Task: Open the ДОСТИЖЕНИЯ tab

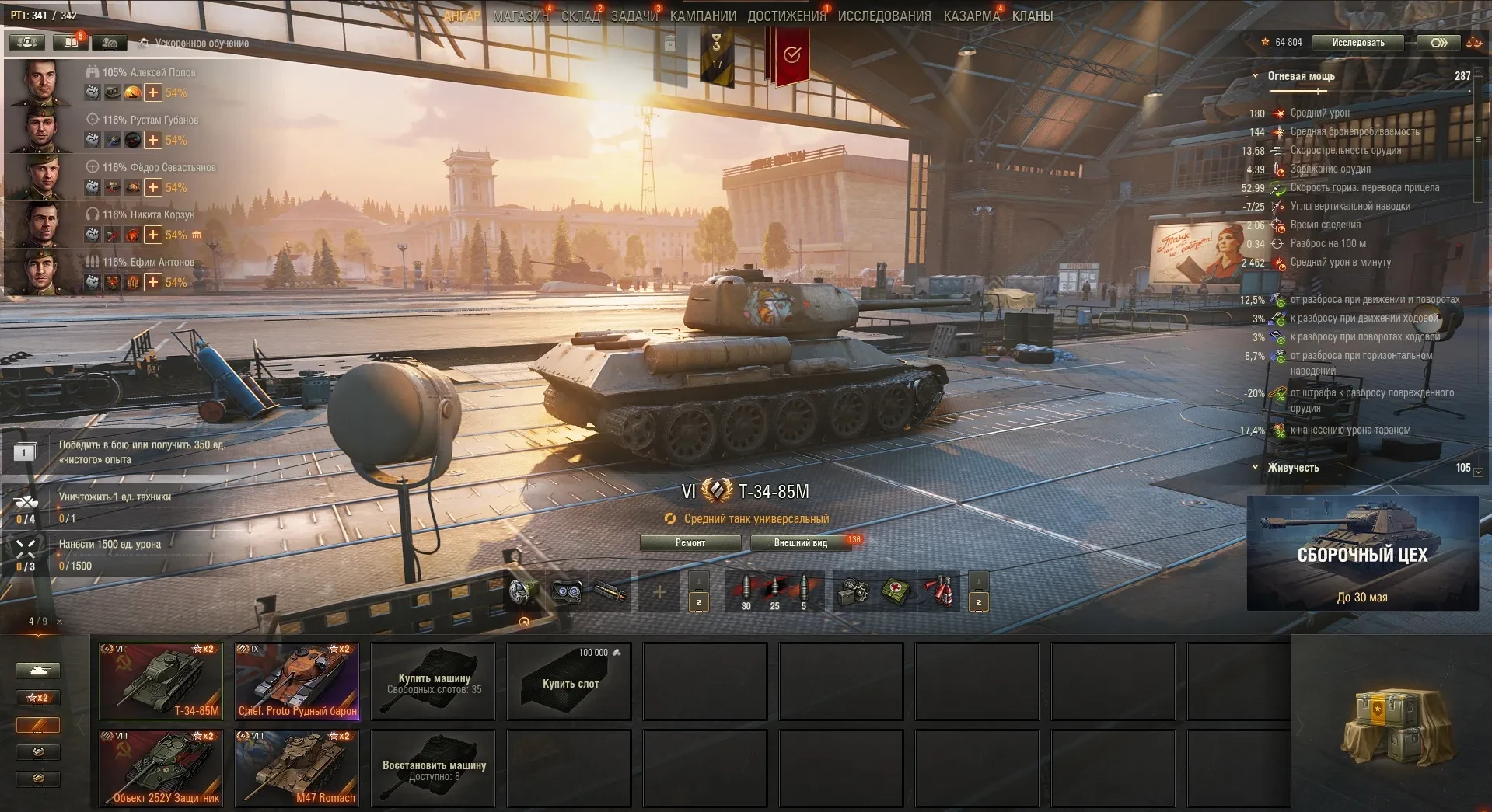Action: [786, 16]
